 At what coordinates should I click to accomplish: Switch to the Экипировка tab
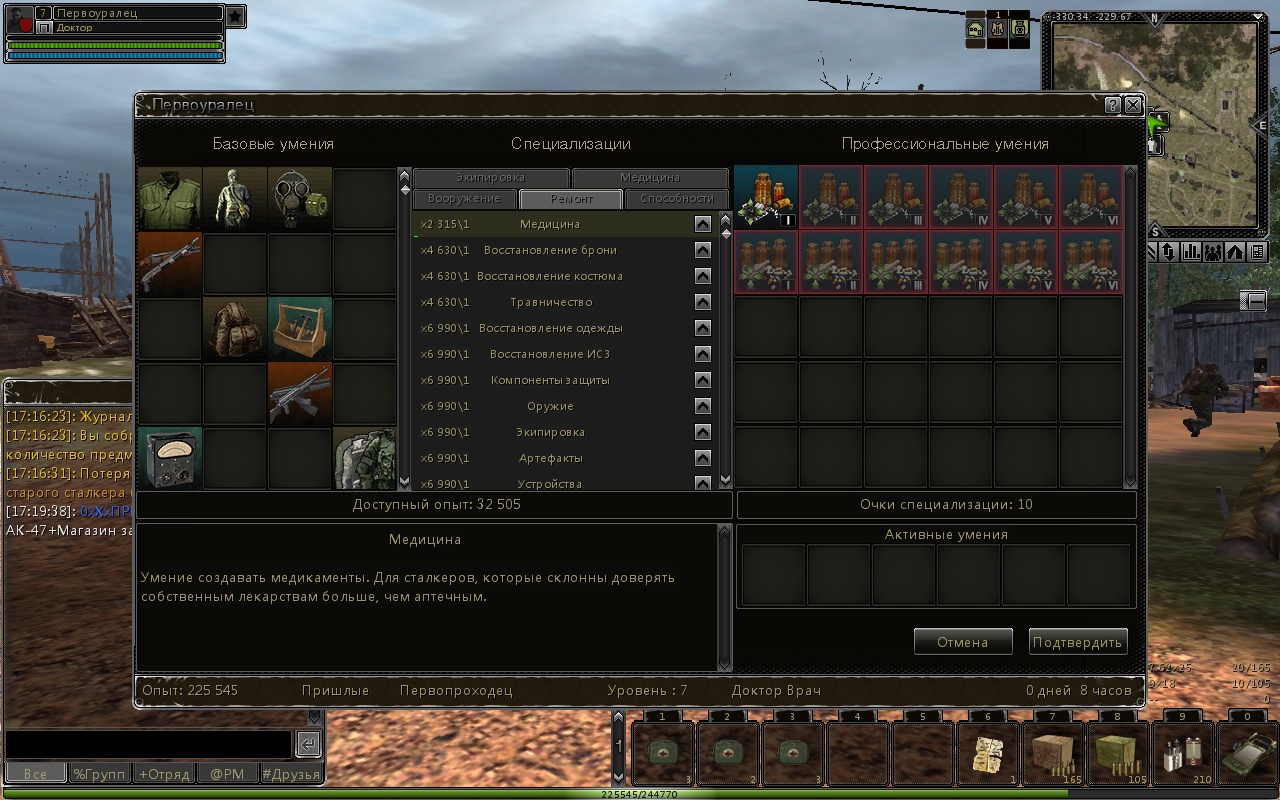click(x=490, y=178)
